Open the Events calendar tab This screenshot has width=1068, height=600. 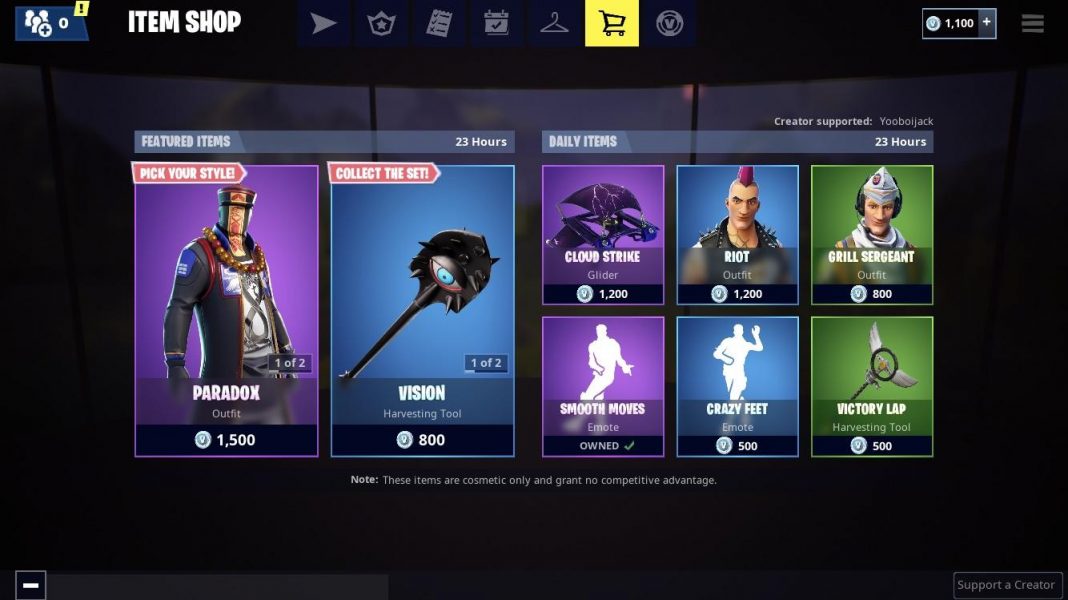[497, 23]
